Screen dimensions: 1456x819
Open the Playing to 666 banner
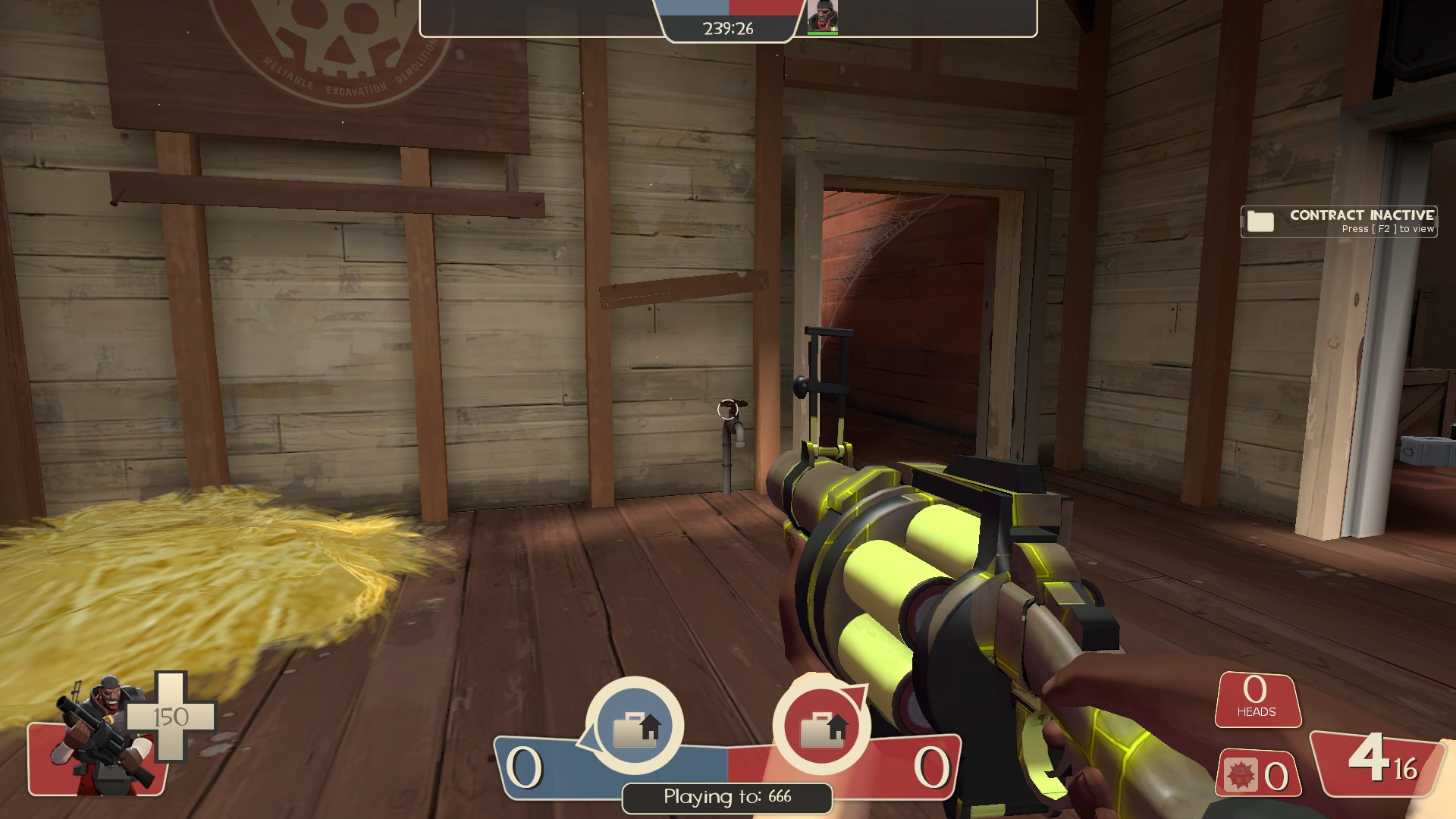pyautogui.click(x=726, y=795)
